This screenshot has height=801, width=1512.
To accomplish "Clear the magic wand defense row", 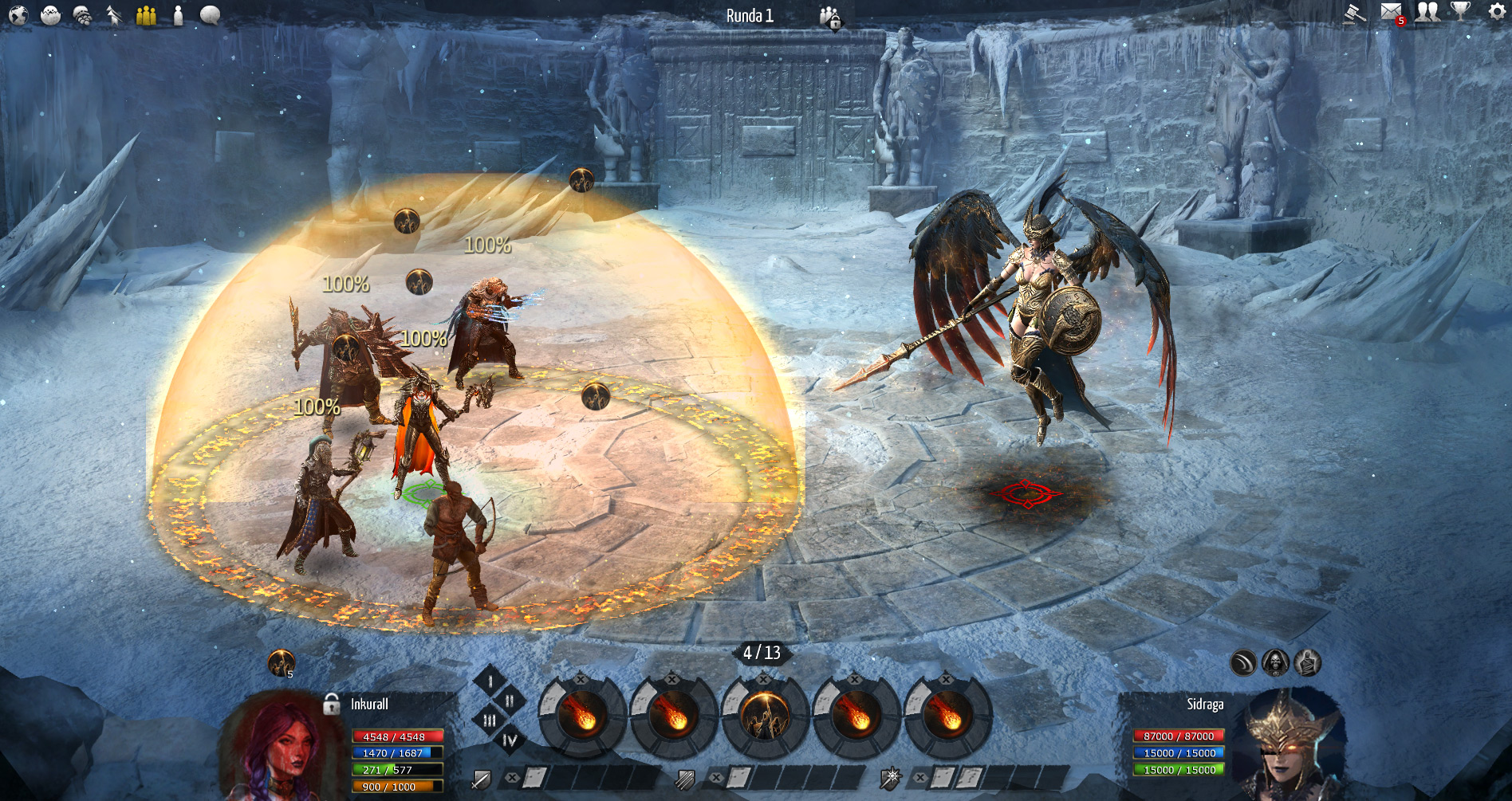I will click(x=920, y=777).
